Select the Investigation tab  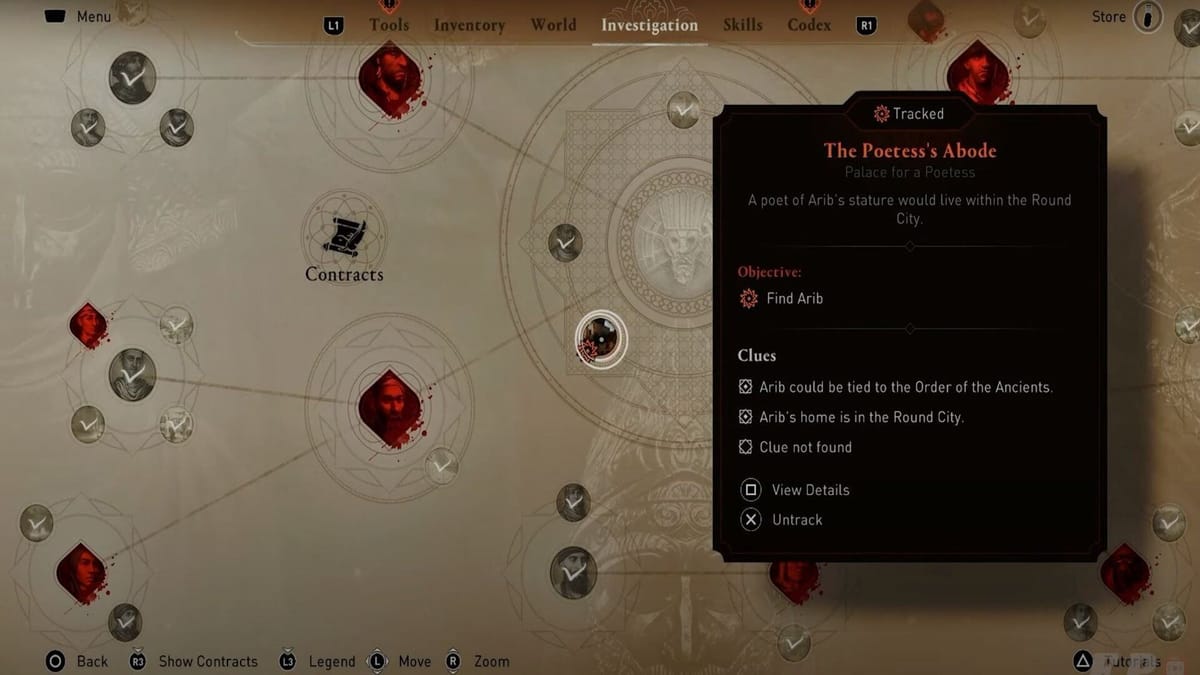[649, 25]
